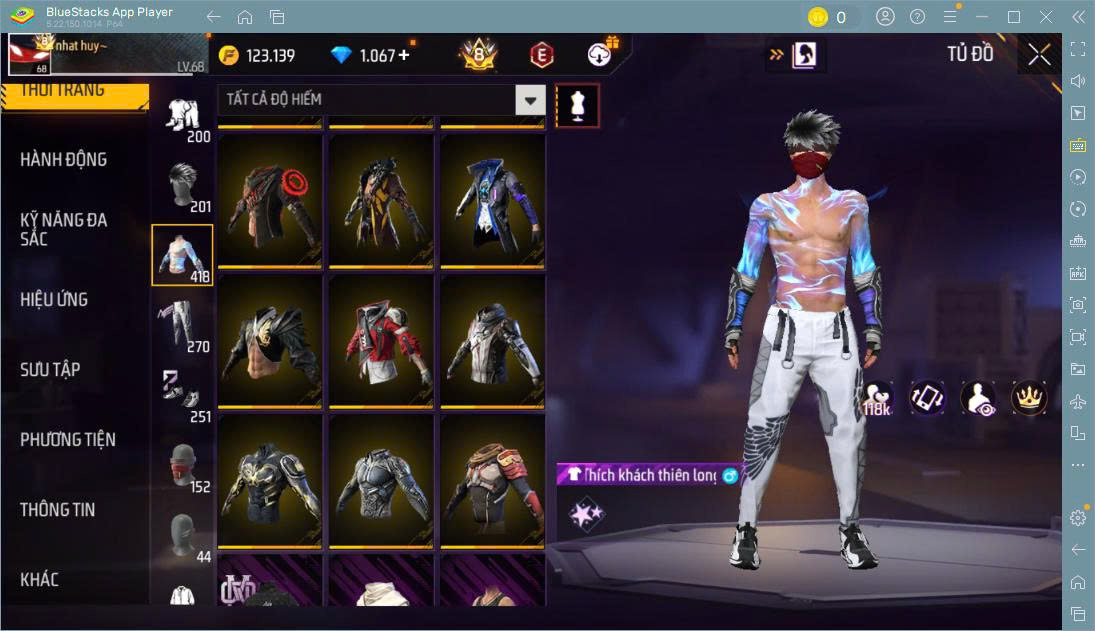Image resolution: width=1095 pixels, height=631 pixels.
Task: Select the pants subcategory with 270 items
Action: [182, 326]
